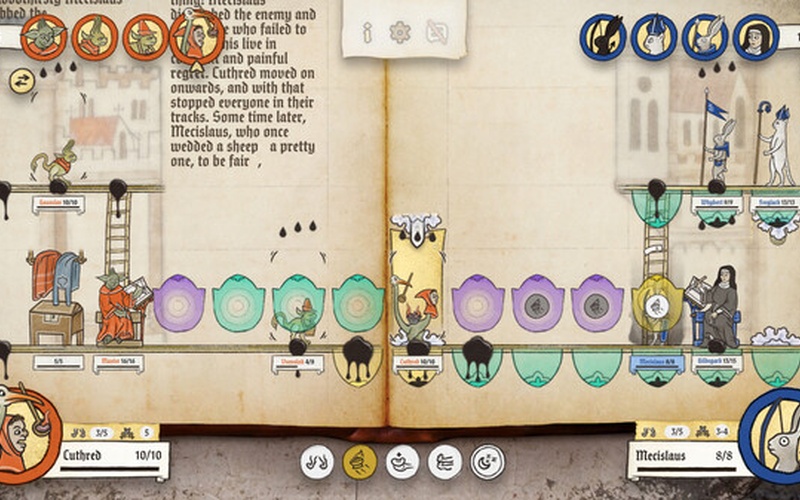Click the large blue-ringed Mecislaus rabbit portrait
Screen dimensions: 800x500
point(774,438)
